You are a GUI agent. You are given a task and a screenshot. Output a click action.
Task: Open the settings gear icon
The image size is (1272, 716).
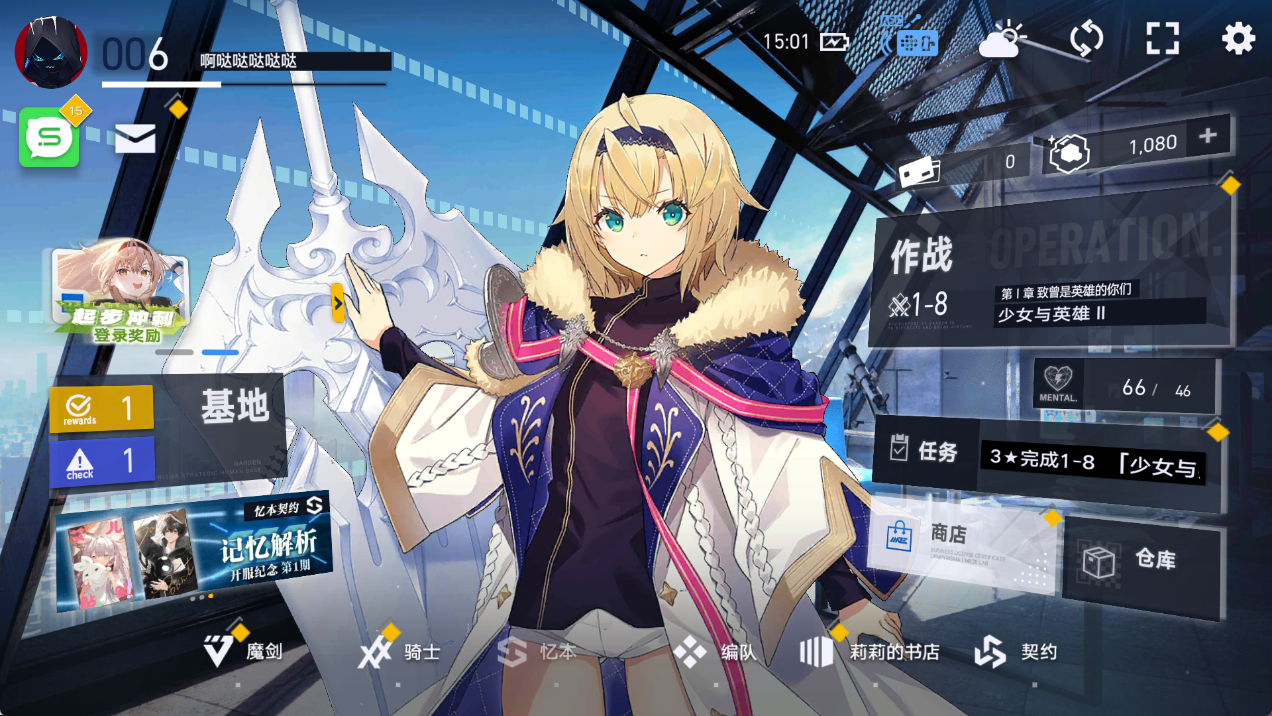(1238, 39)
